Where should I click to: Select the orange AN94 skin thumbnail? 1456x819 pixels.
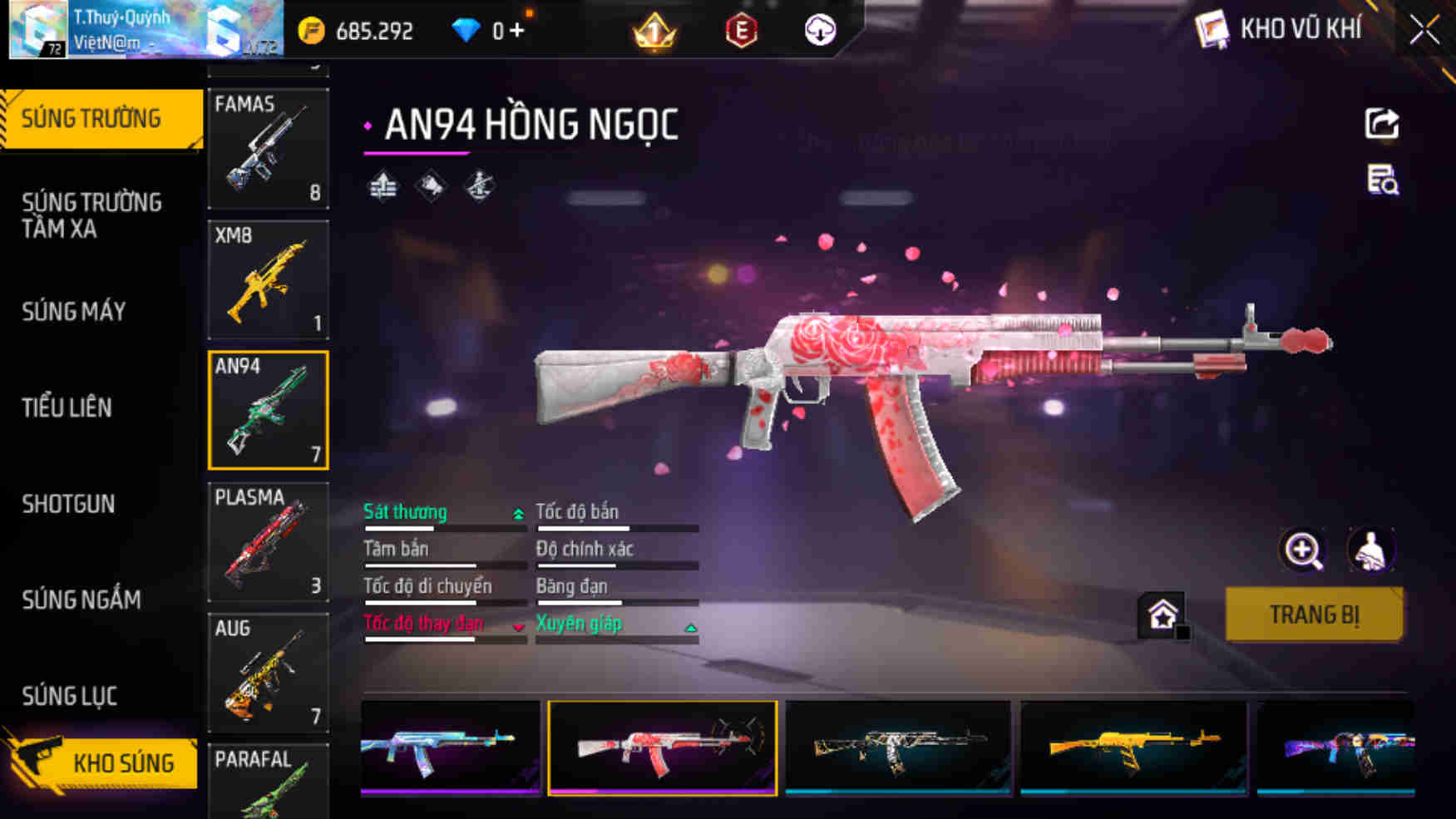pos(1134,747)
